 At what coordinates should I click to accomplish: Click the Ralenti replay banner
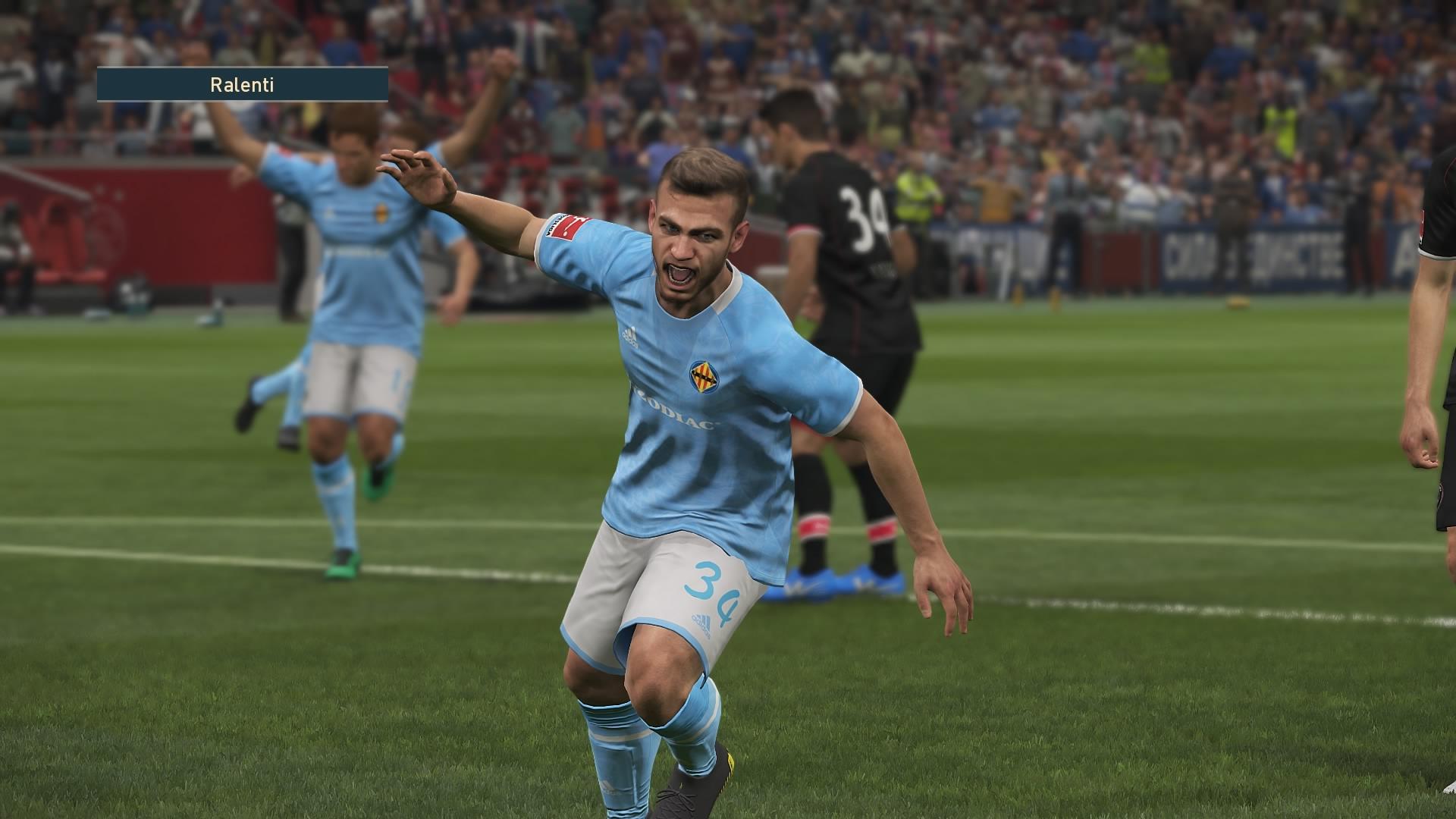(x=242, y=85)
